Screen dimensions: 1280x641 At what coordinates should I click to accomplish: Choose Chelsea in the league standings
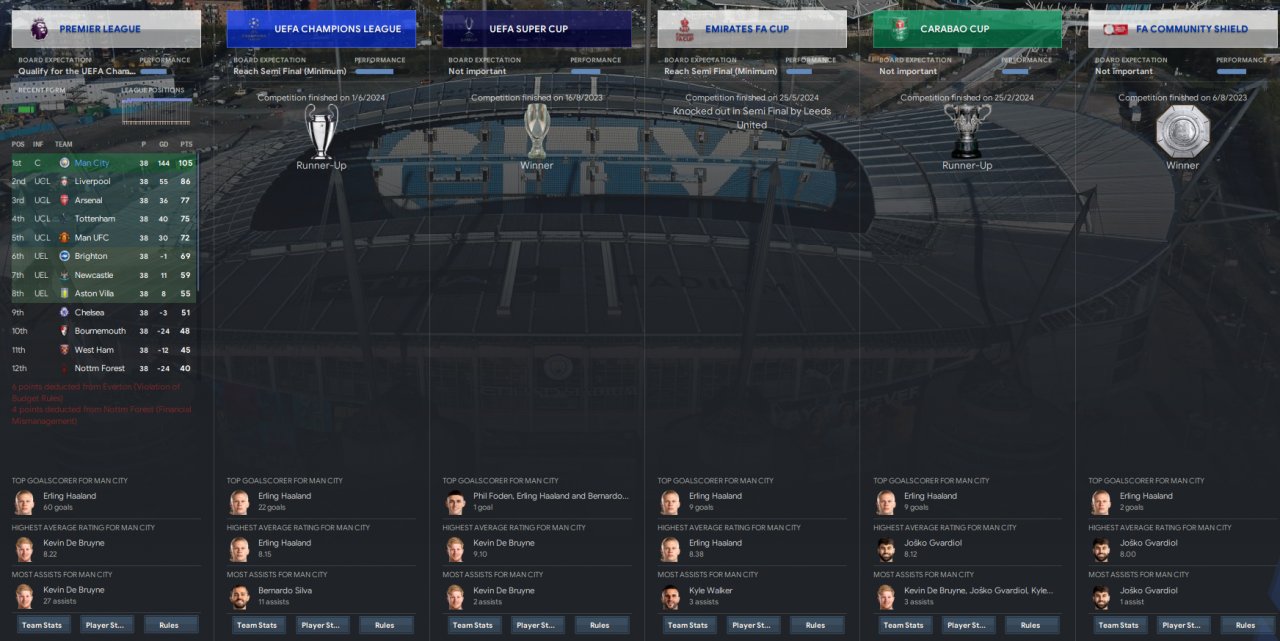(89, 312)
